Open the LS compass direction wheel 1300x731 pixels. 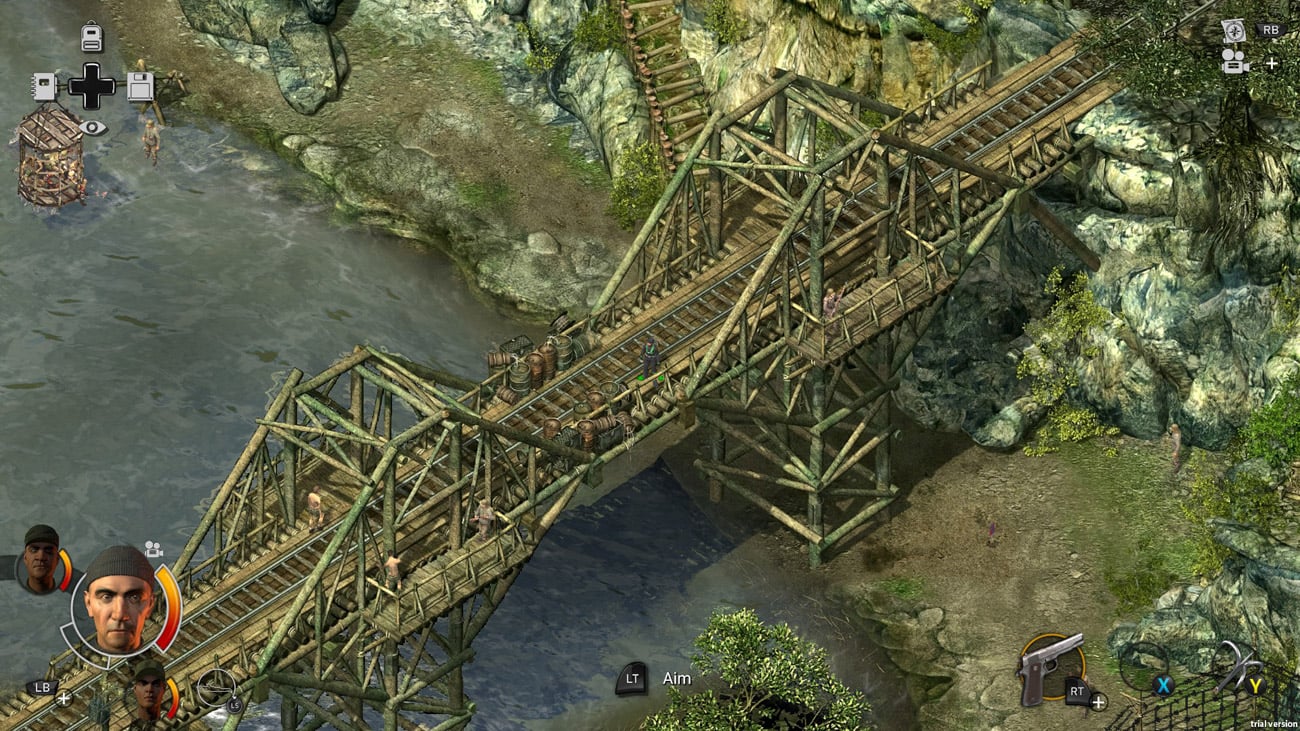pyautogui.click(x=216, y=687)
